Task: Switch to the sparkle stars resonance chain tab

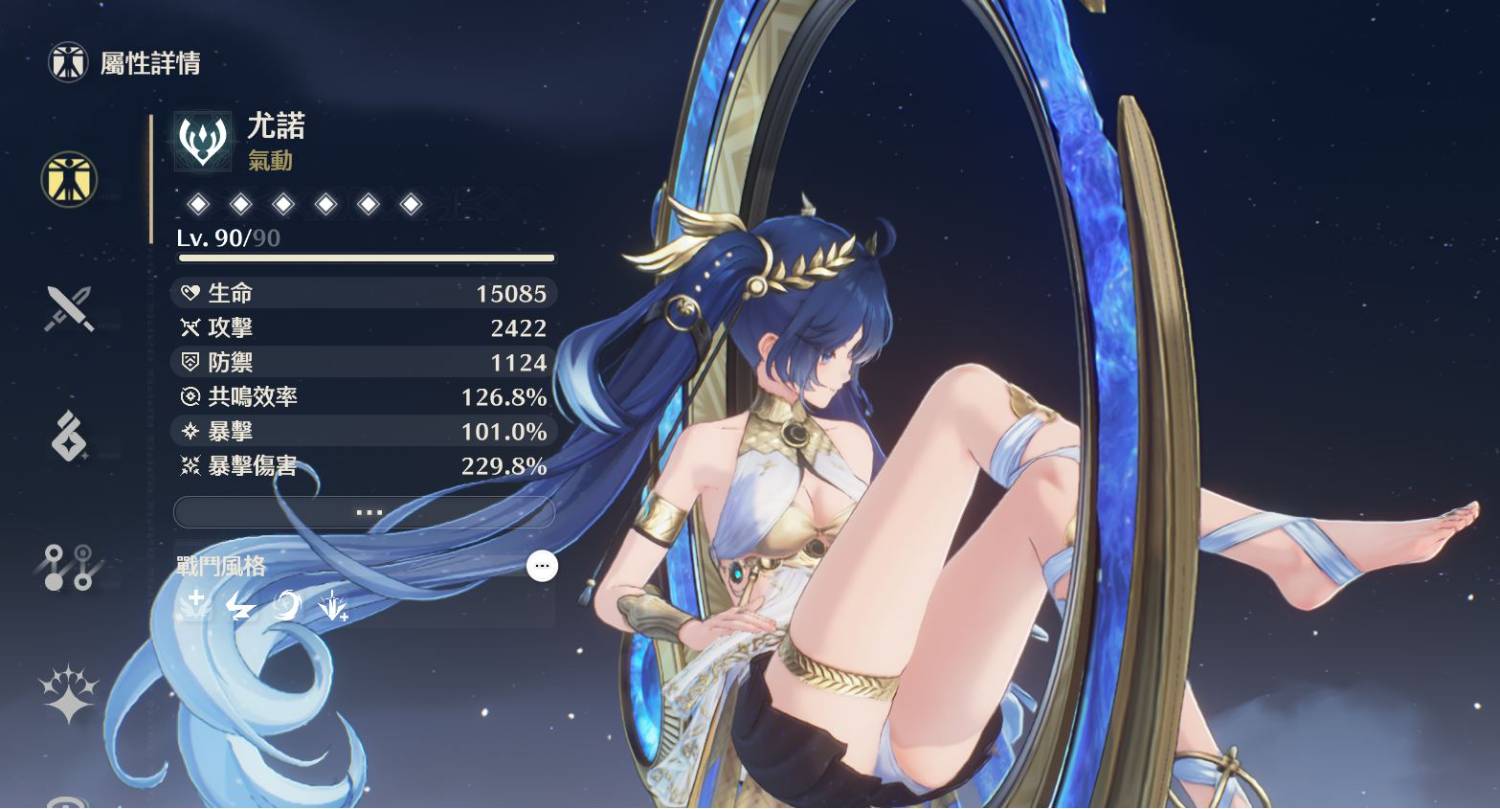Action: pos(69,694)
